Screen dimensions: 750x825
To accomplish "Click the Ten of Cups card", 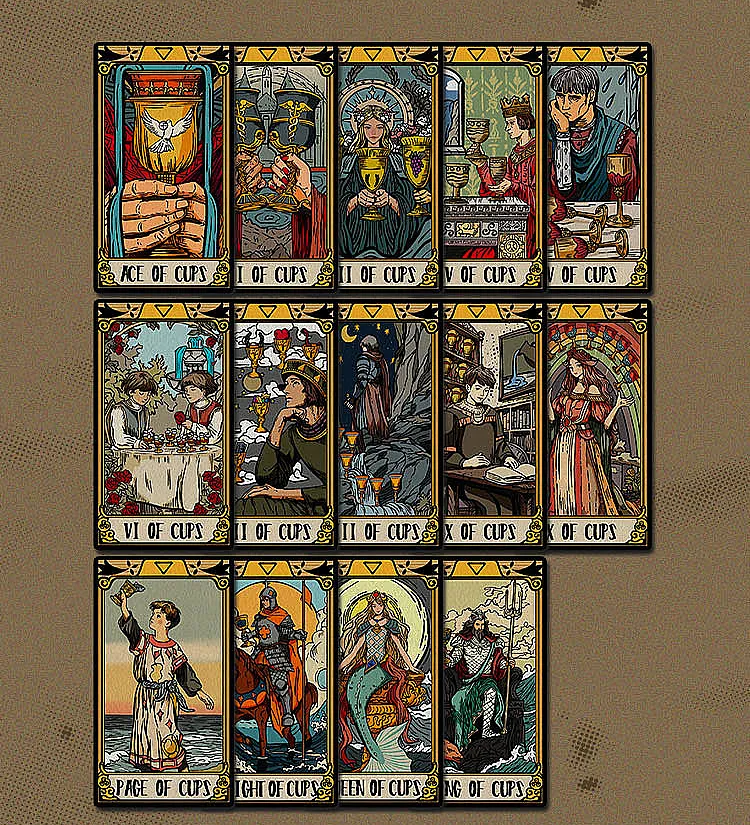I will click(597, 424).
